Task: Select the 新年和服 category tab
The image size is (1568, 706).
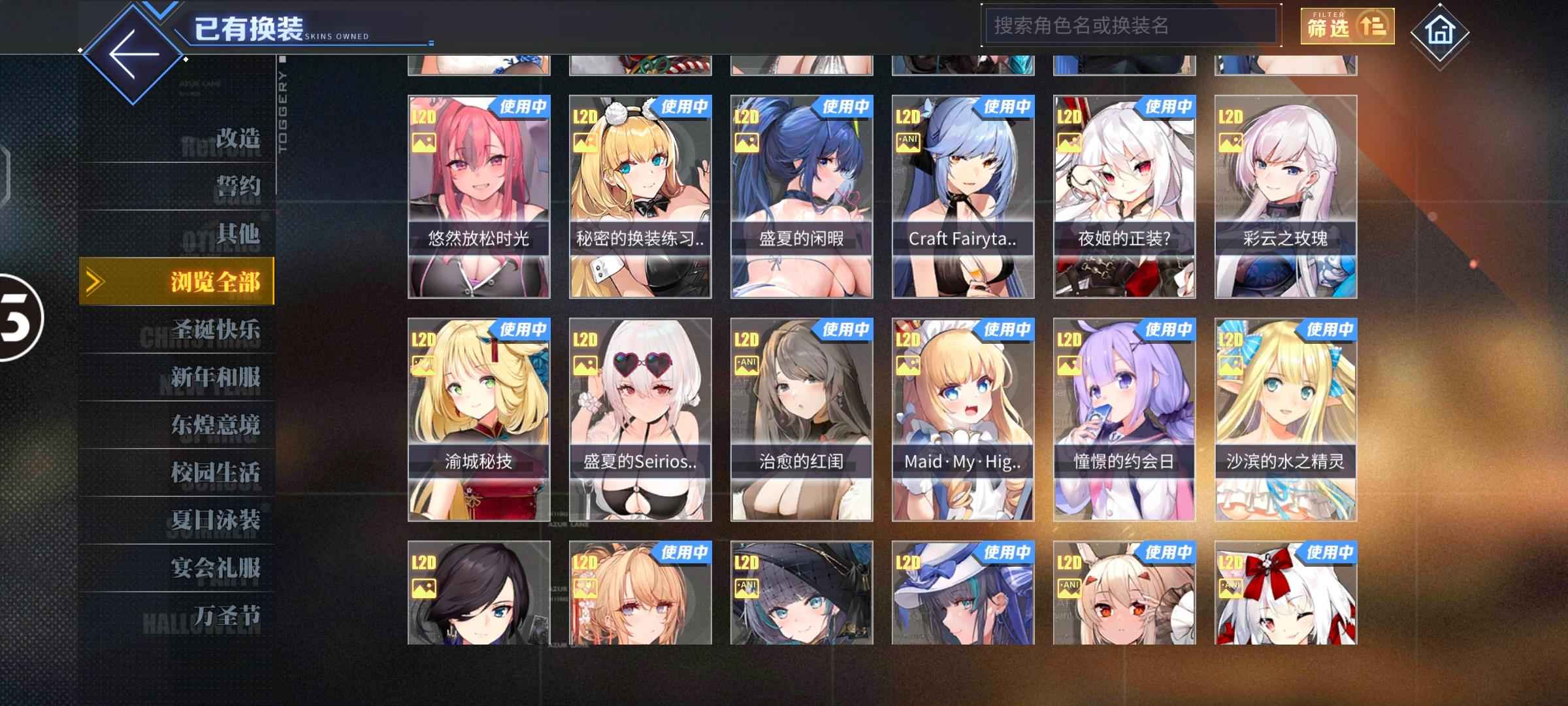Action: [216, 377]
